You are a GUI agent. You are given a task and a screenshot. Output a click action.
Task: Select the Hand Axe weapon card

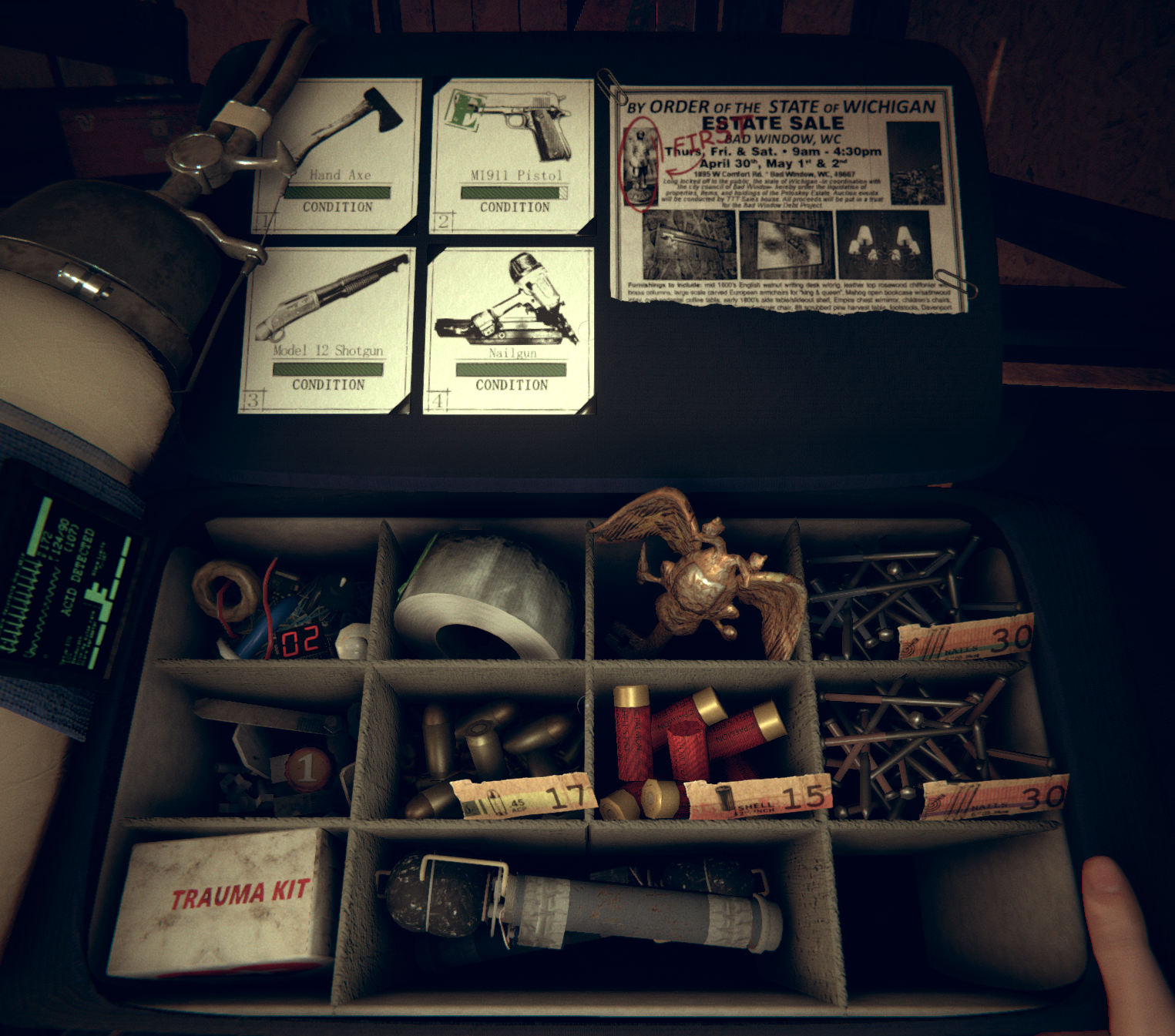click(339, 155)
